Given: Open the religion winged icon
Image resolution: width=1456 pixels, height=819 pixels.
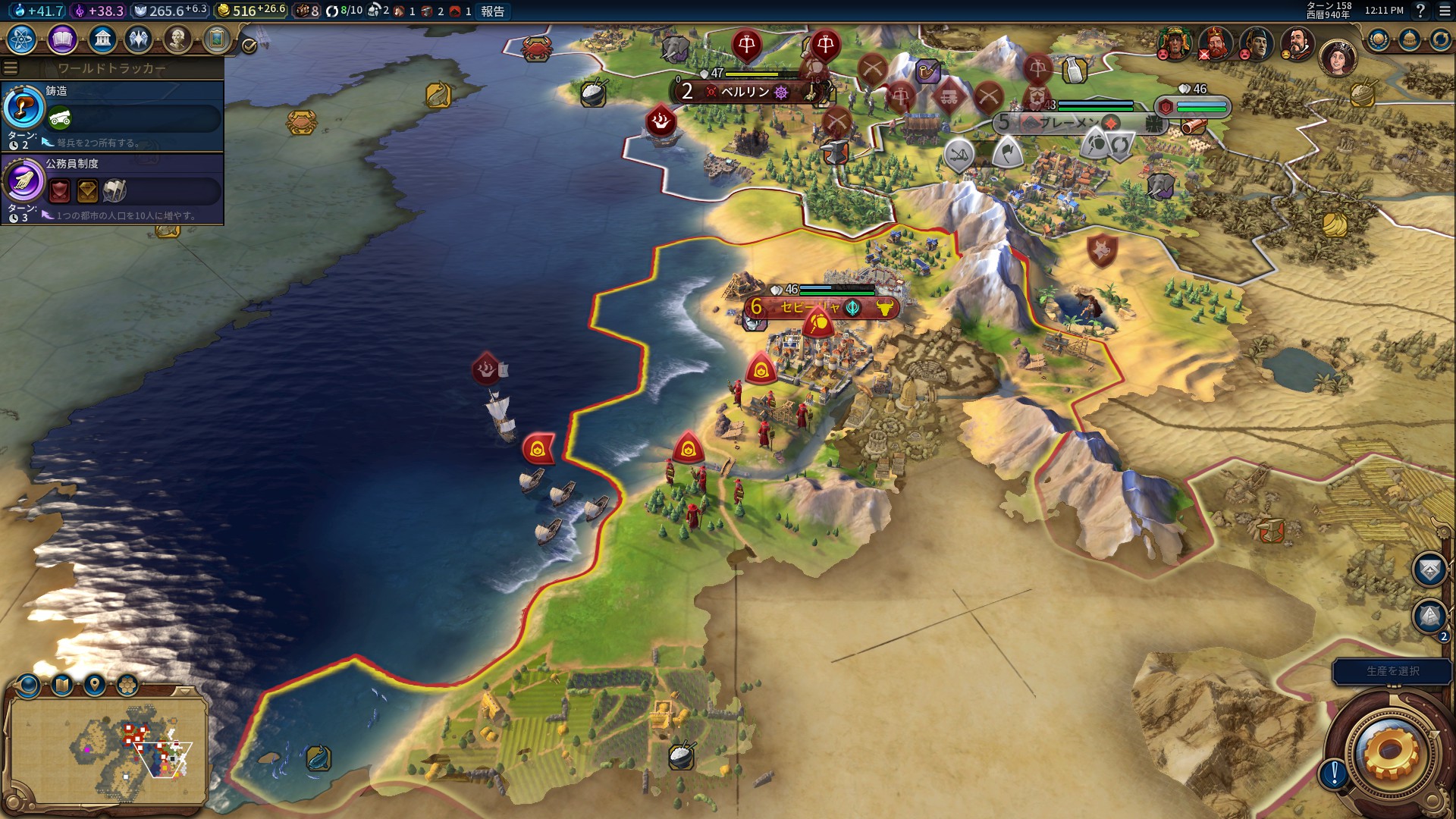Looking at the screenshot, I should (139, 39).
